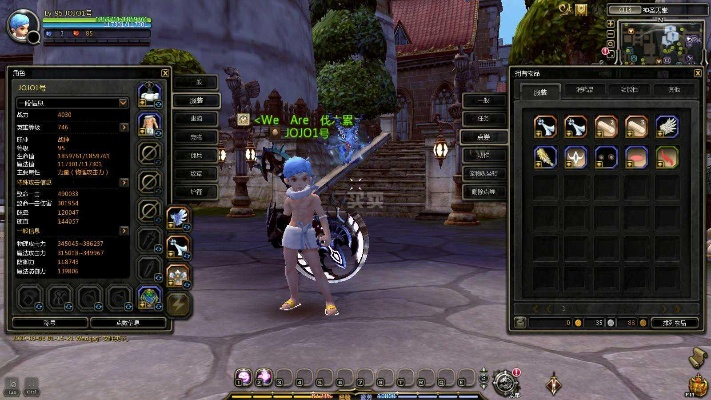711x400 pixels.
Task: Close the item shop window
Action: pyautogui.click(x=698, y=73)
